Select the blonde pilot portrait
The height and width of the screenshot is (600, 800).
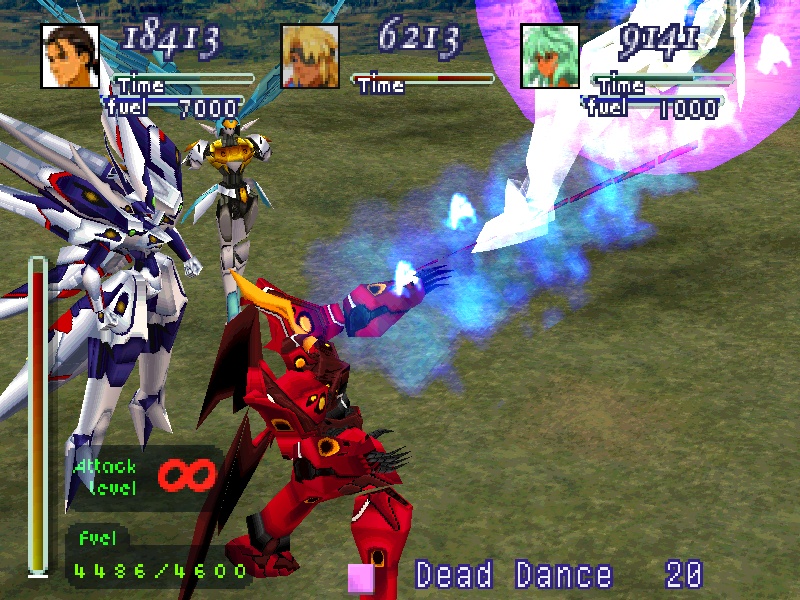[x=310, y=56]
